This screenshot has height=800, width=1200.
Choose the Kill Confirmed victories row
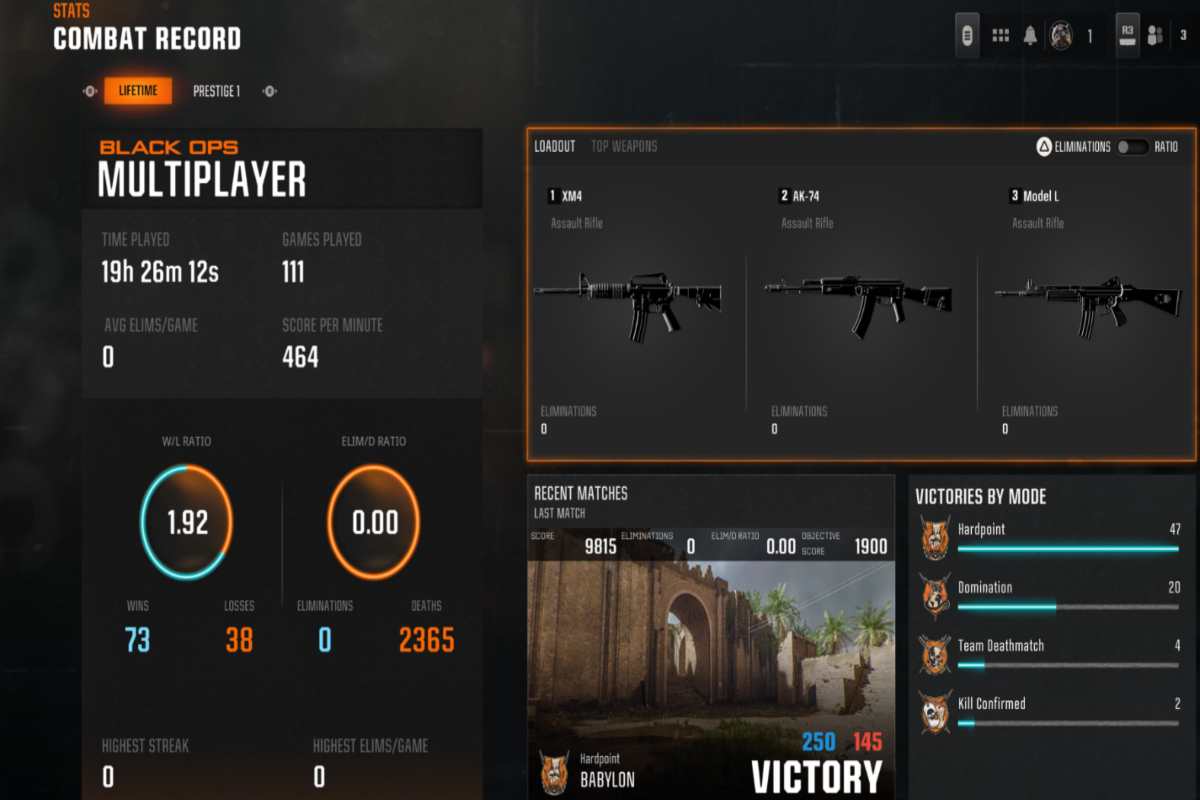point(1050,711)
